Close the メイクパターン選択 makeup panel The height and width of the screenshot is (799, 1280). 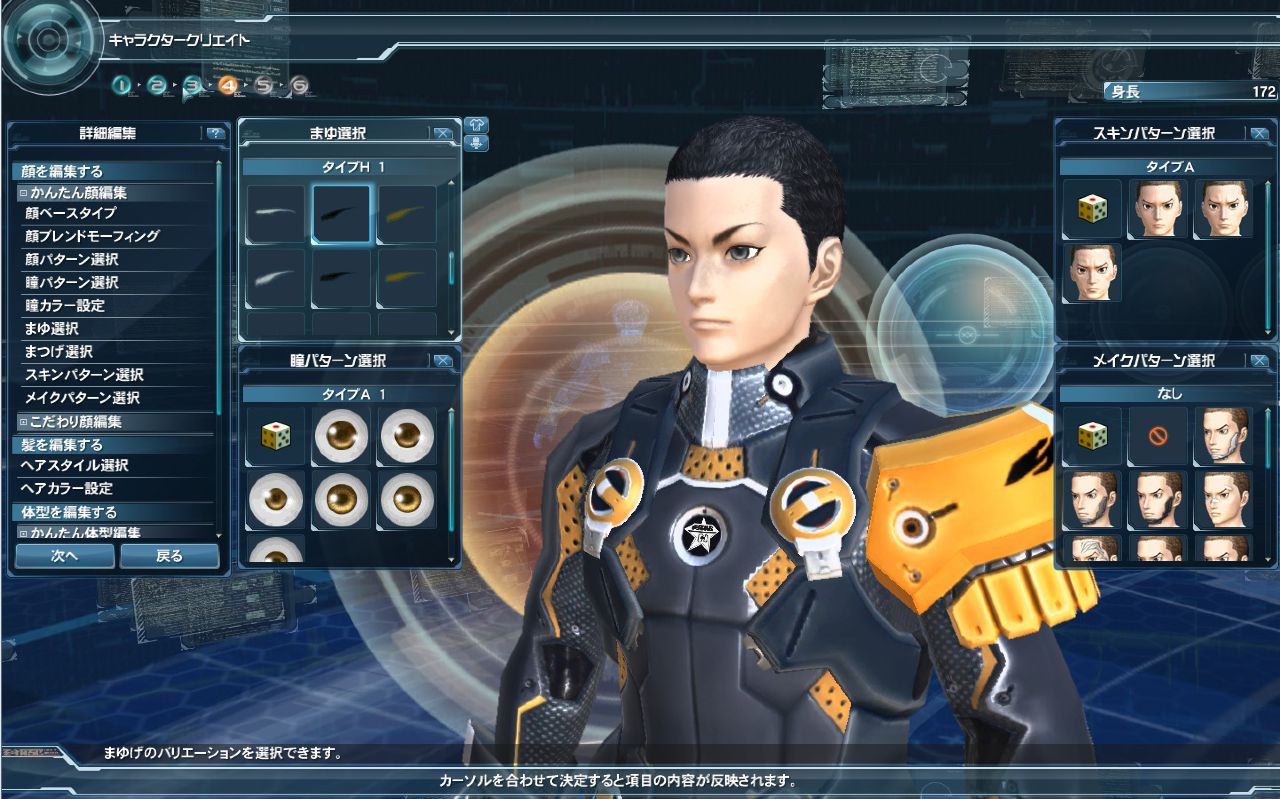tap(1259, 360)
